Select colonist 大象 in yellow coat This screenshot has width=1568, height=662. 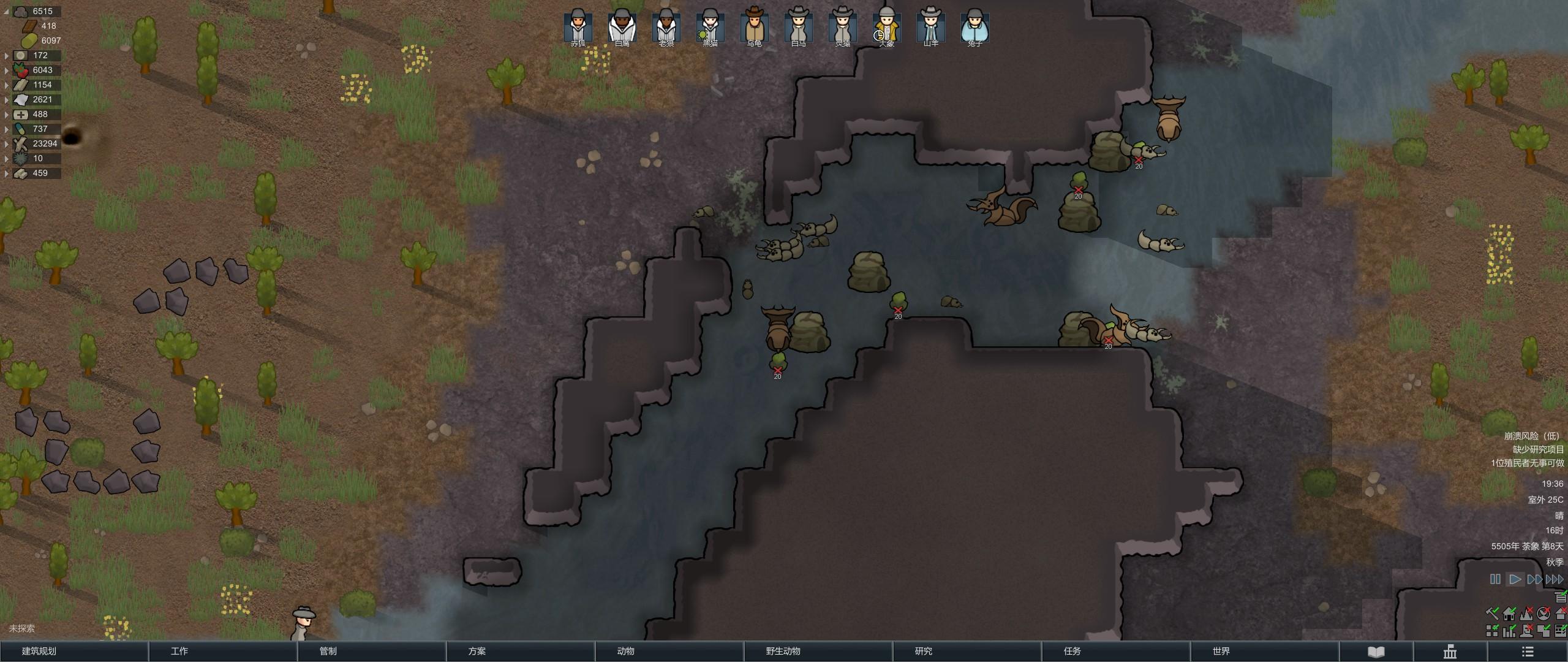click(x=886, y=27)
